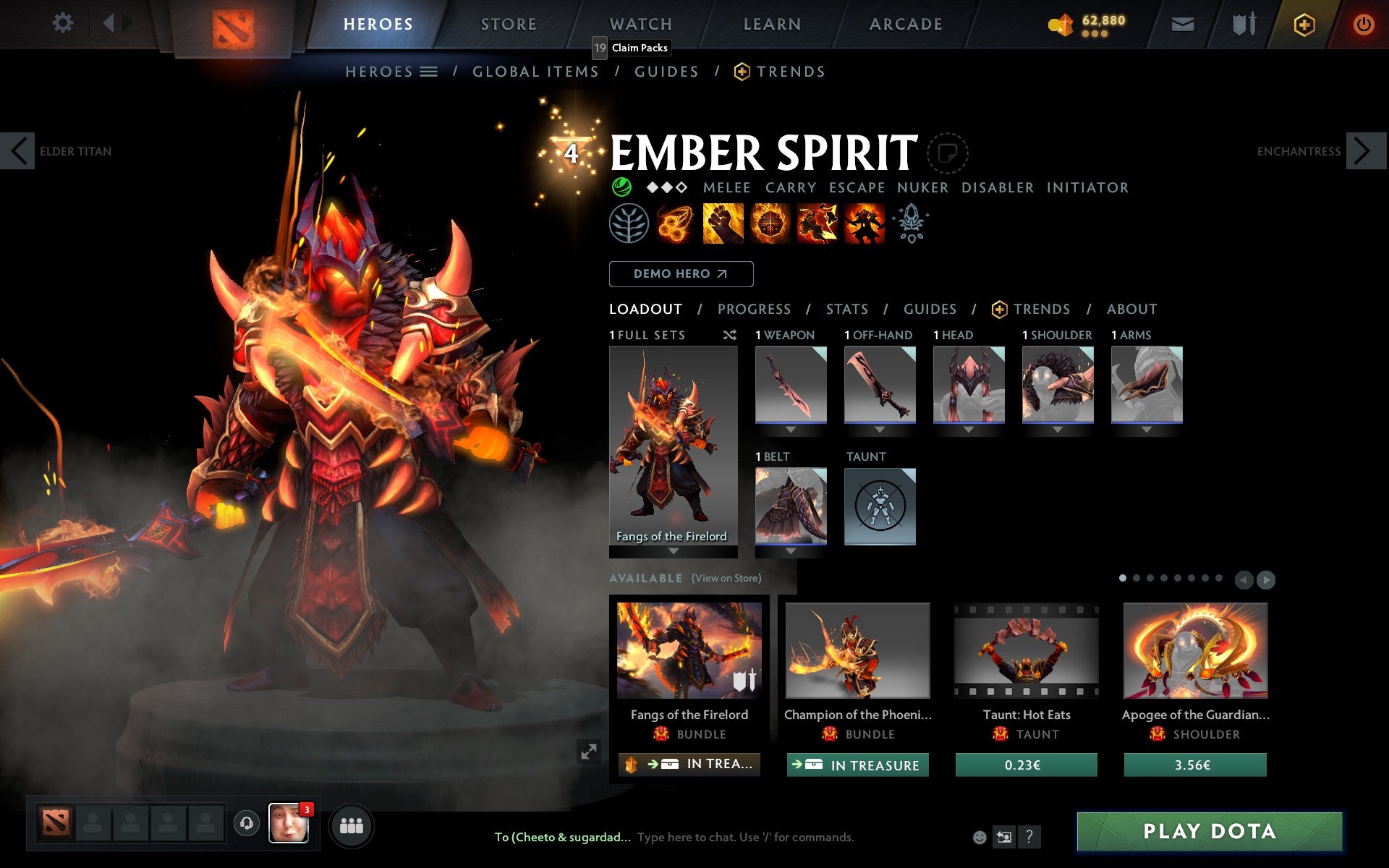Click the View on Store link
1389x868 pixels.
(x=726, y=579)
